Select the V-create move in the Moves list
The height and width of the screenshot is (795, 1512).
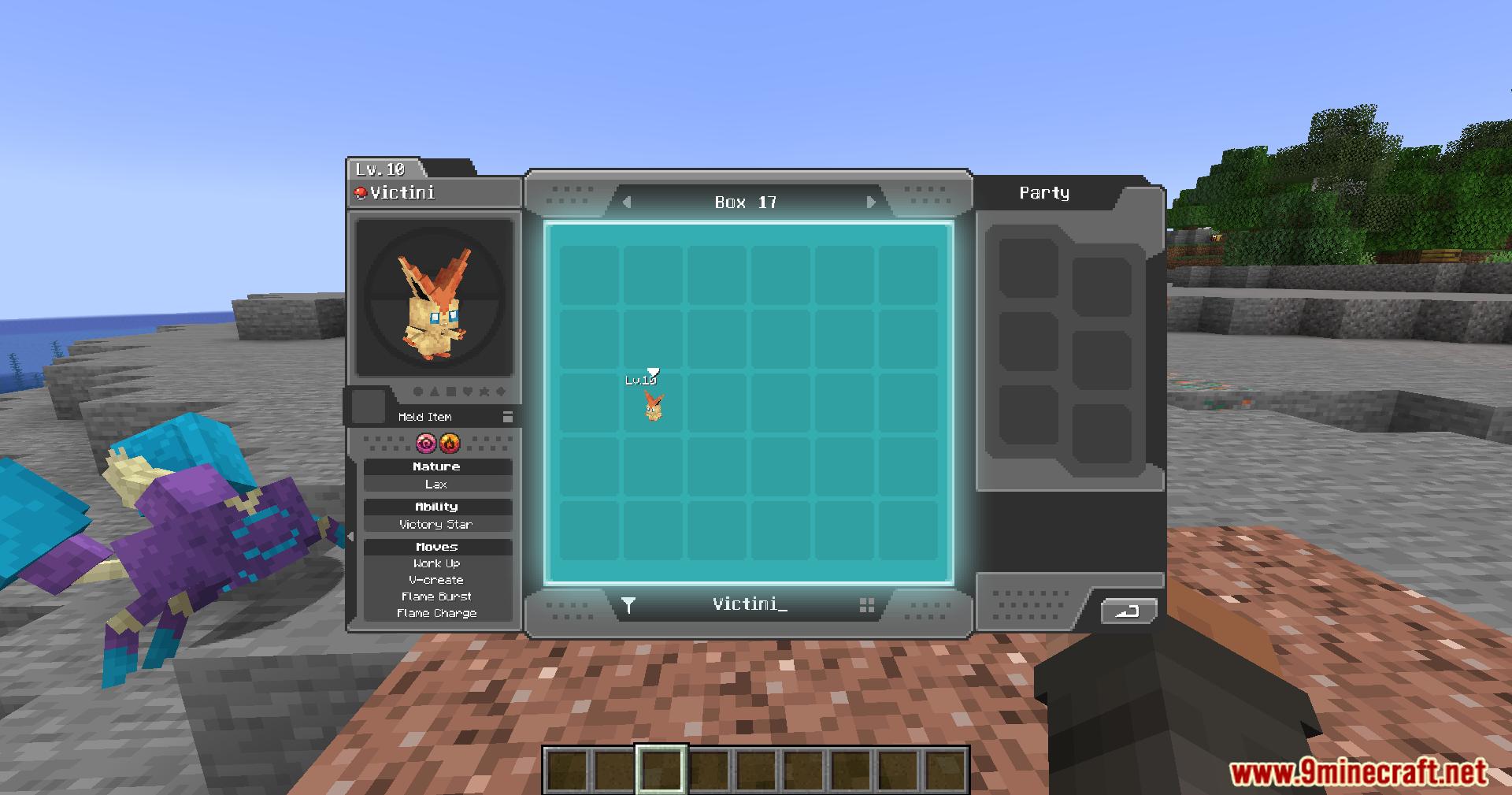pos(439,579)
